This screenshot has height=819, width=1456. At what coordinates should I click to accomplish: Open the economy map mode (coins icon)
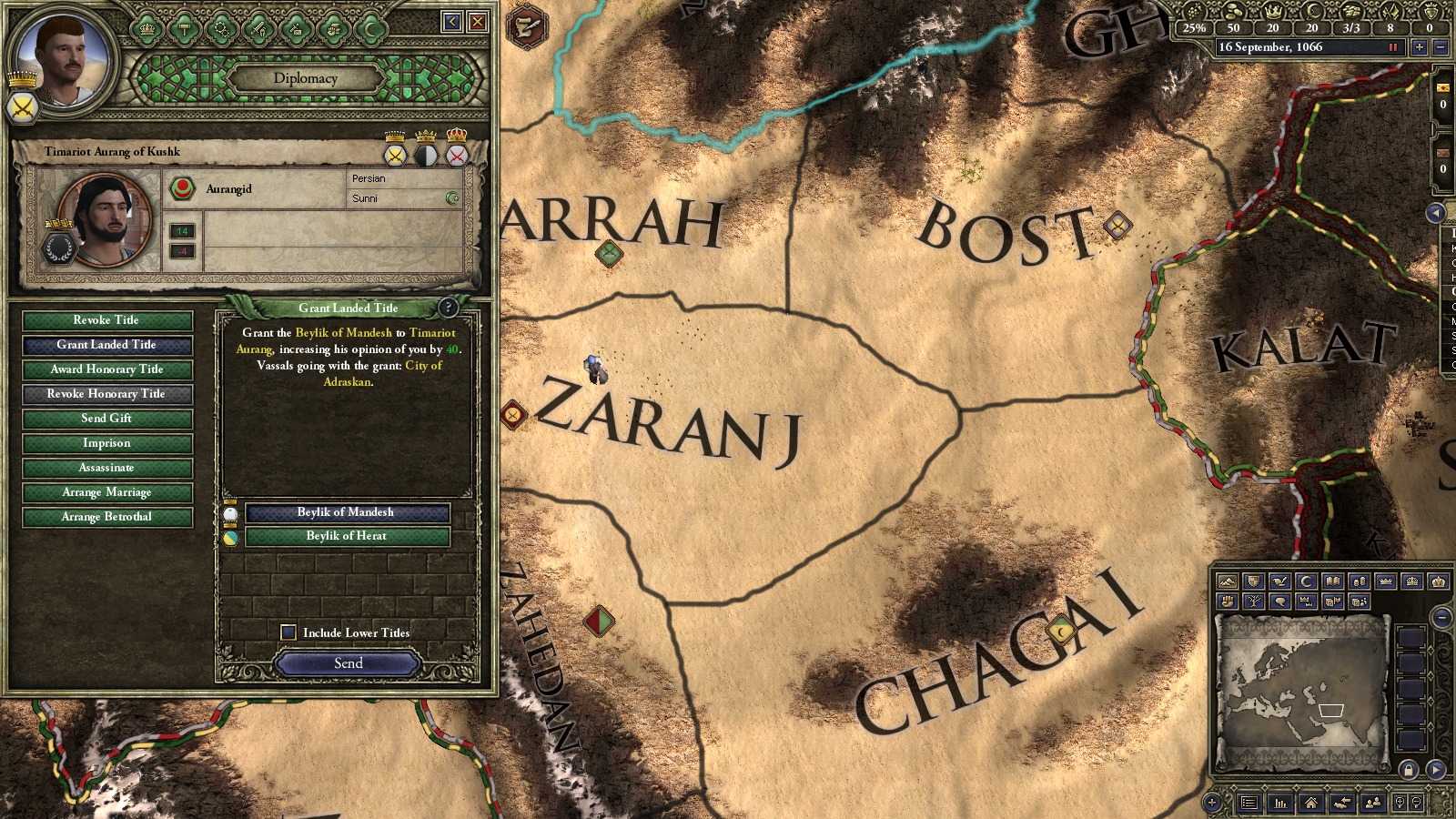tap(1360, 581)
